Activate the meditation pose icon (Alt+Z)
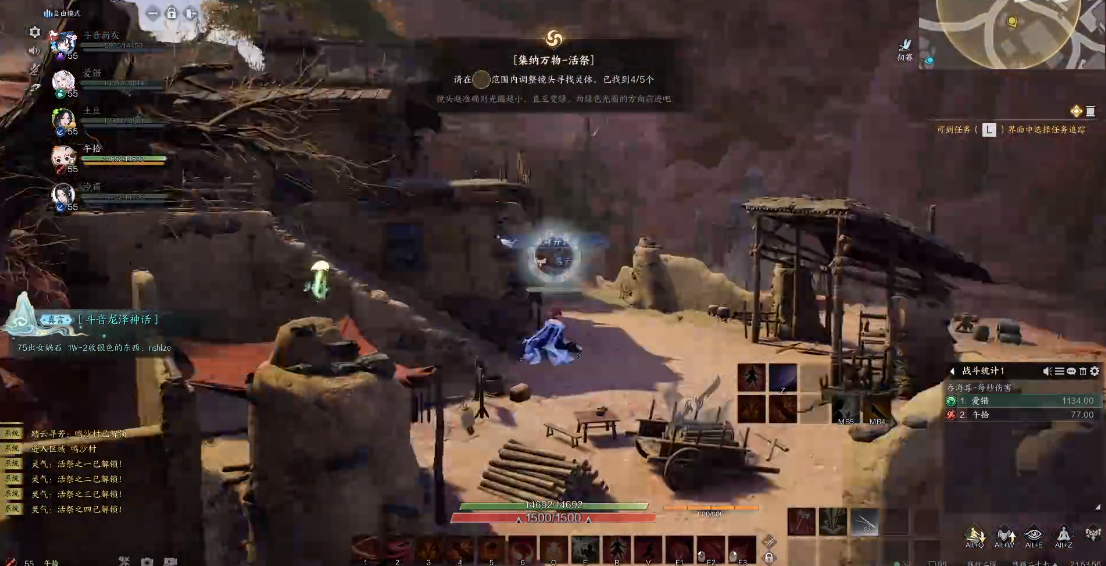 point(1065,535)
